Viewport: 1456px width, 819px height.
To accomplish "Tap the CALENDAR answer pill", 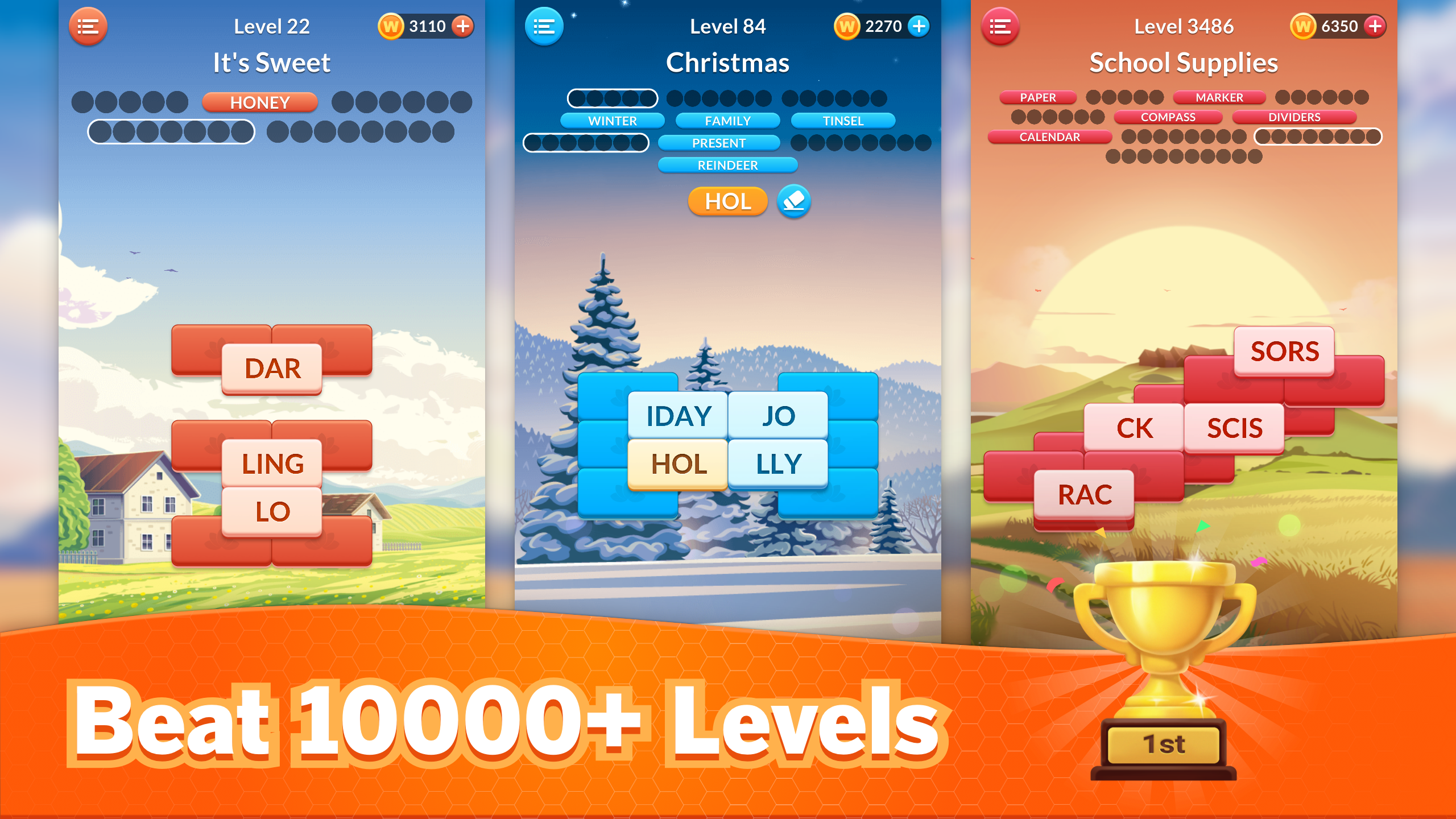I will (x=1049, y=137).
